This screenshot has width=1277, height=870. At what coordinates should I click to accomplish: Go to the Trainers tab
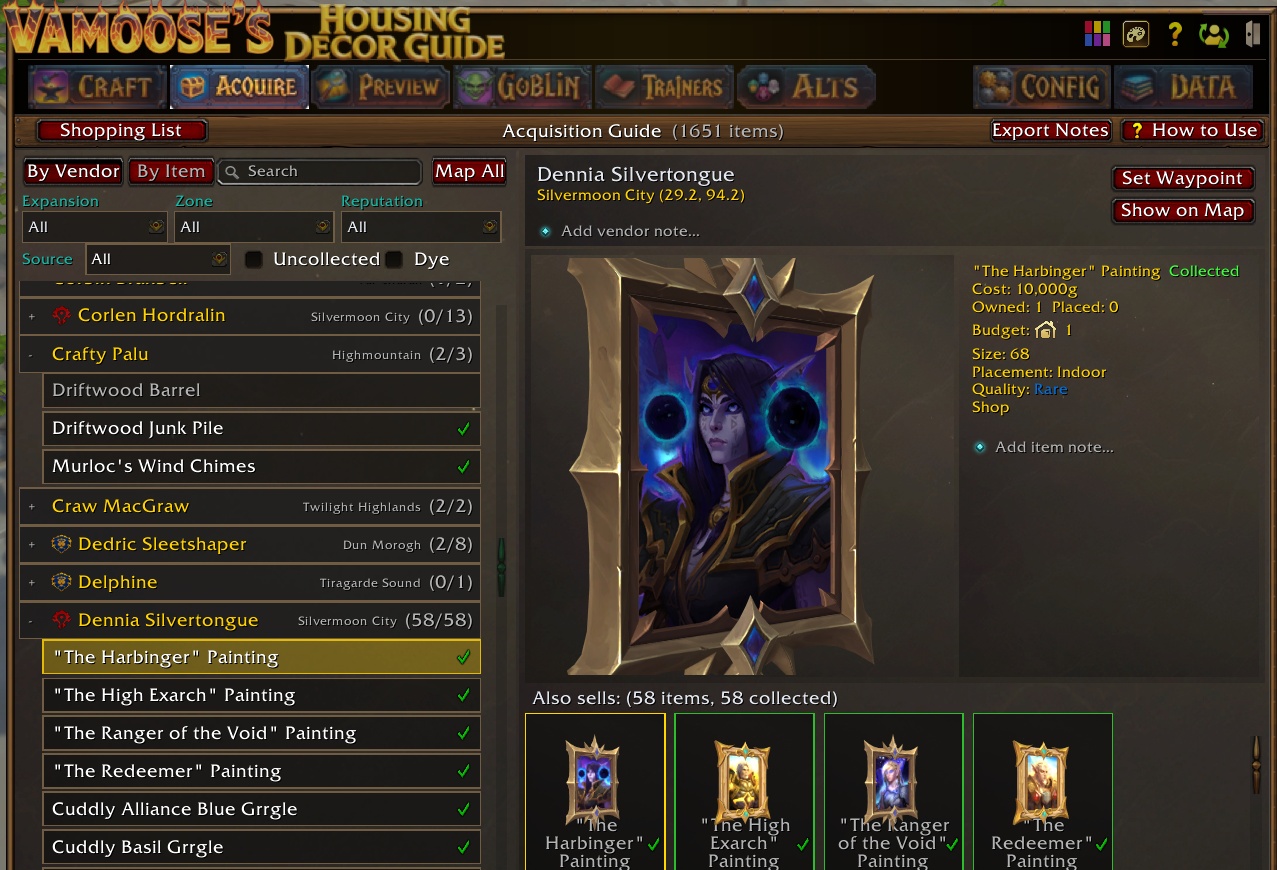click(664, 87)
